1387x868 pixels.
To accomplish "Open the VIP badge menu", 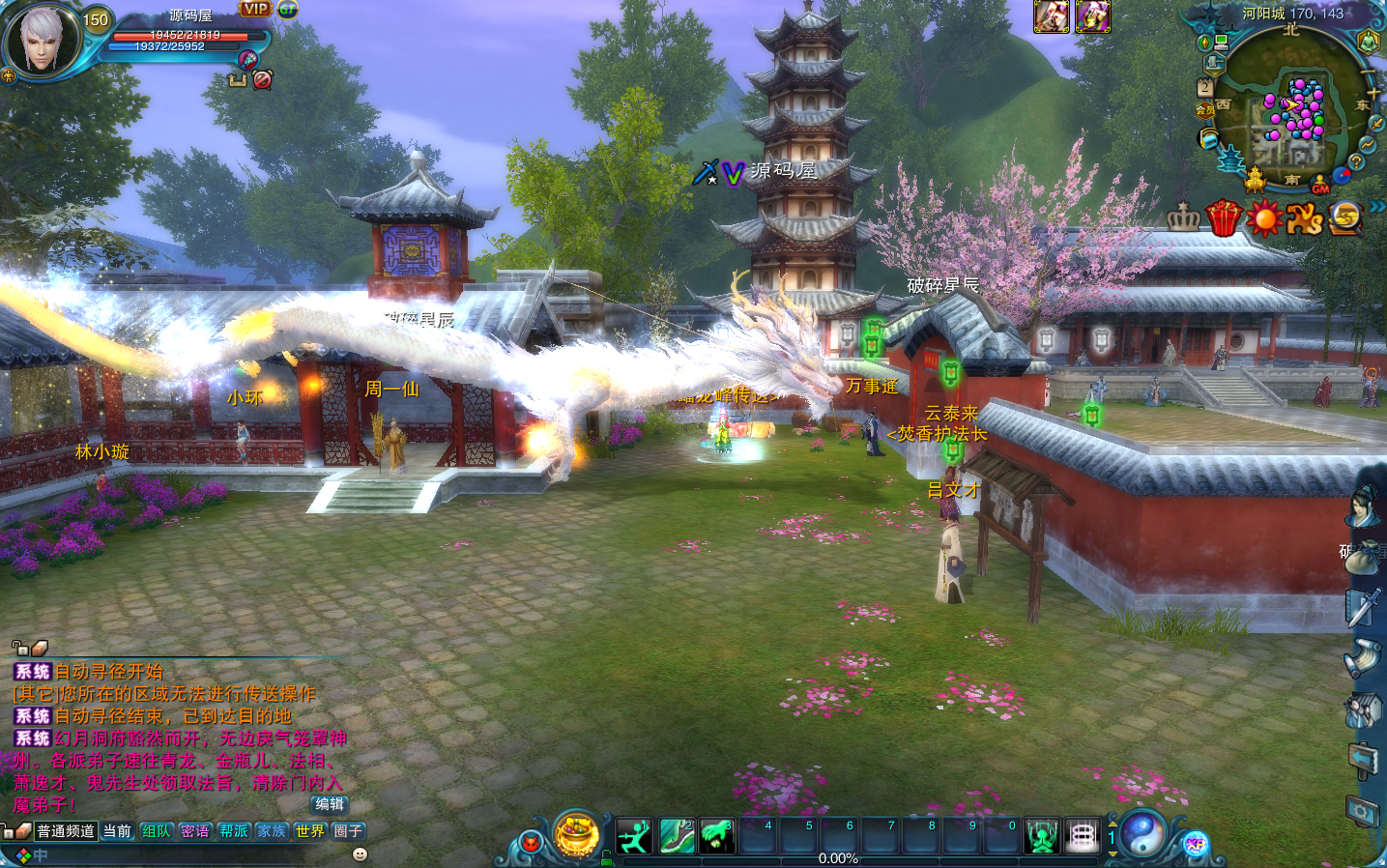I will (256, 9).
